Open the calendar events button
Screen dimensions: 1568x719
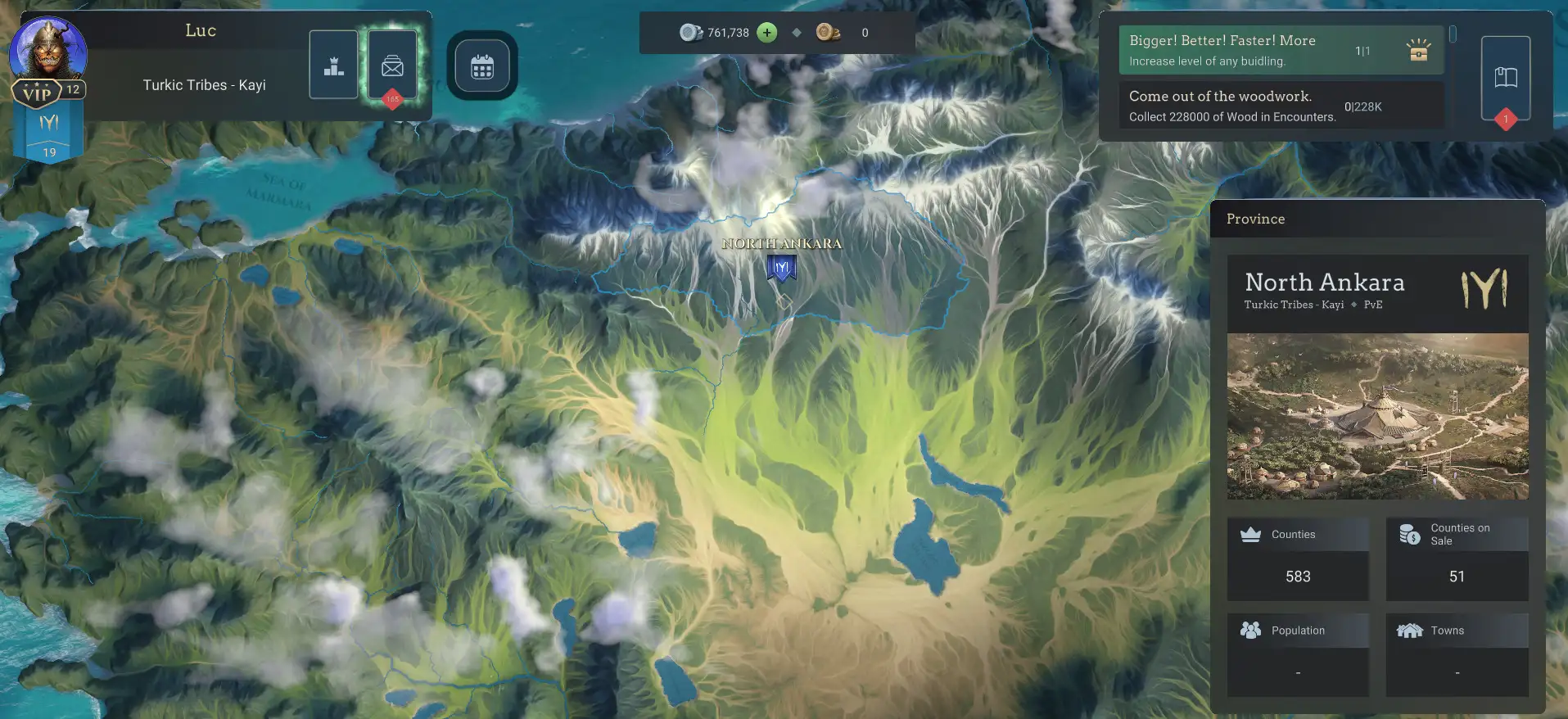(x=482, y=66)
